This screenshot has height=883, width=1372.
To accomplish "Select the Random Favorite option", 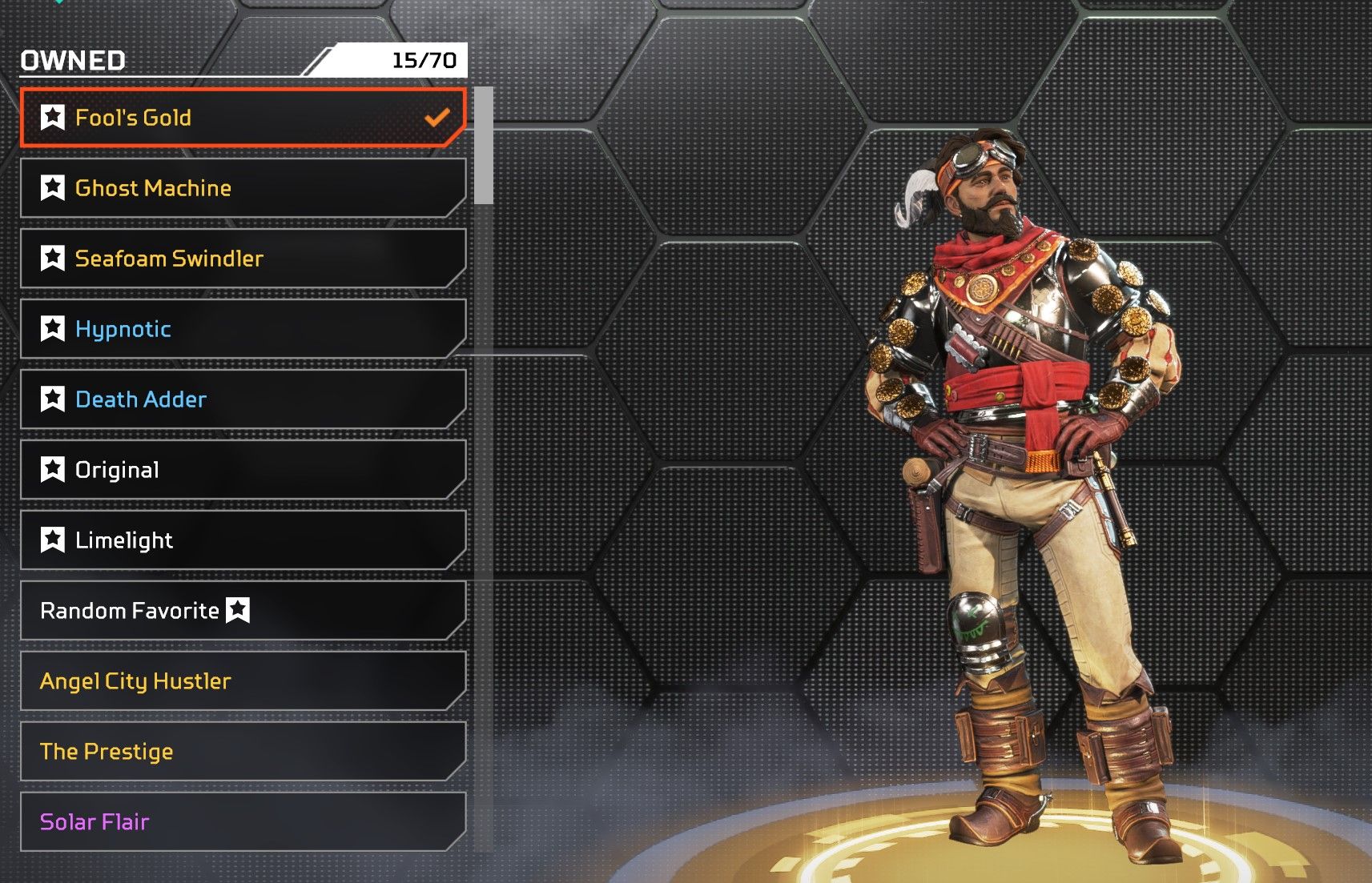I will tap(240, 611).
